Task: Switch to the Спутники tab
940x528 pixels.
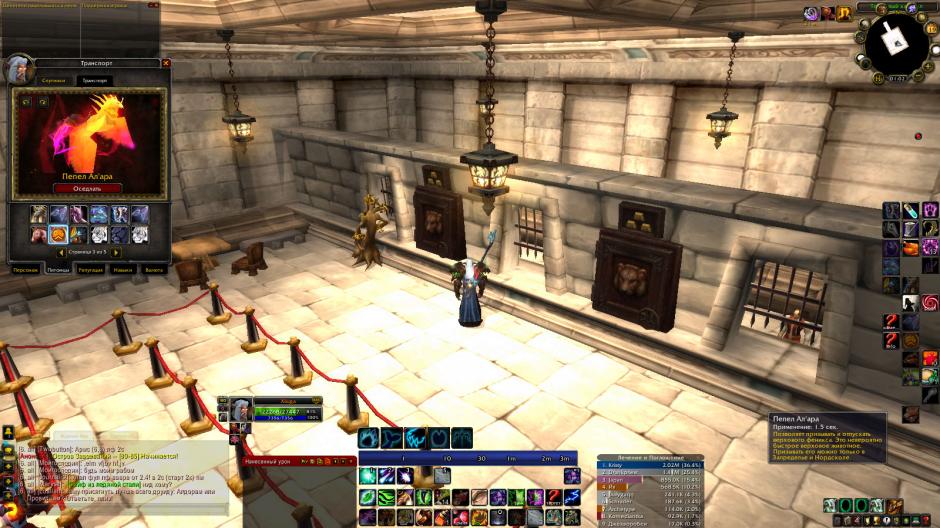Action: (x=55, y=80)
